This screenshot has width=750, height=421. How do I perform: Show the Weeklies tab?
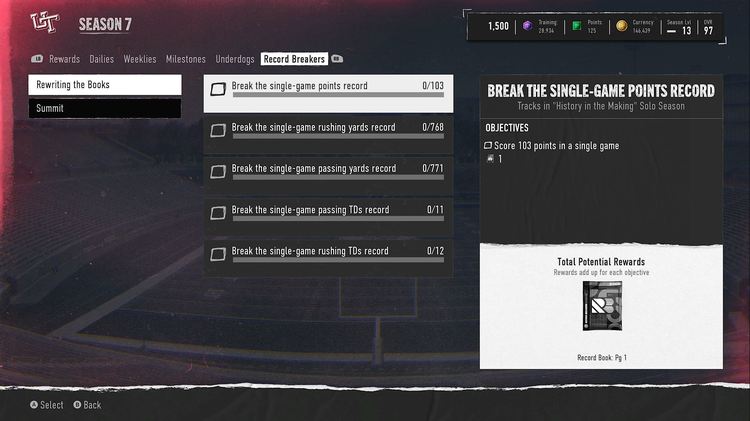140,59
